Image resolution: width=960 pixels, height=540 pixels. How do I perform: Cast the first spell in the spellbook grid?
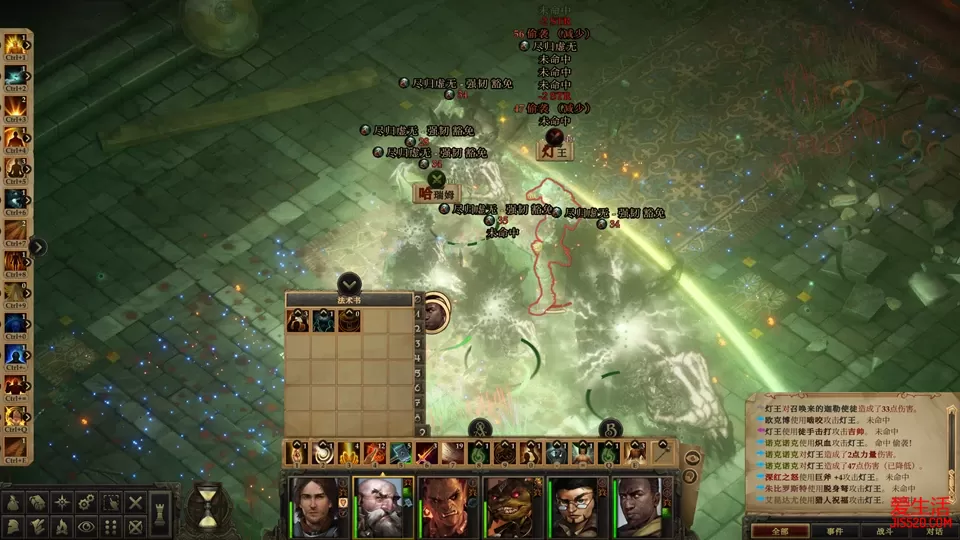(x=298, y=319)
